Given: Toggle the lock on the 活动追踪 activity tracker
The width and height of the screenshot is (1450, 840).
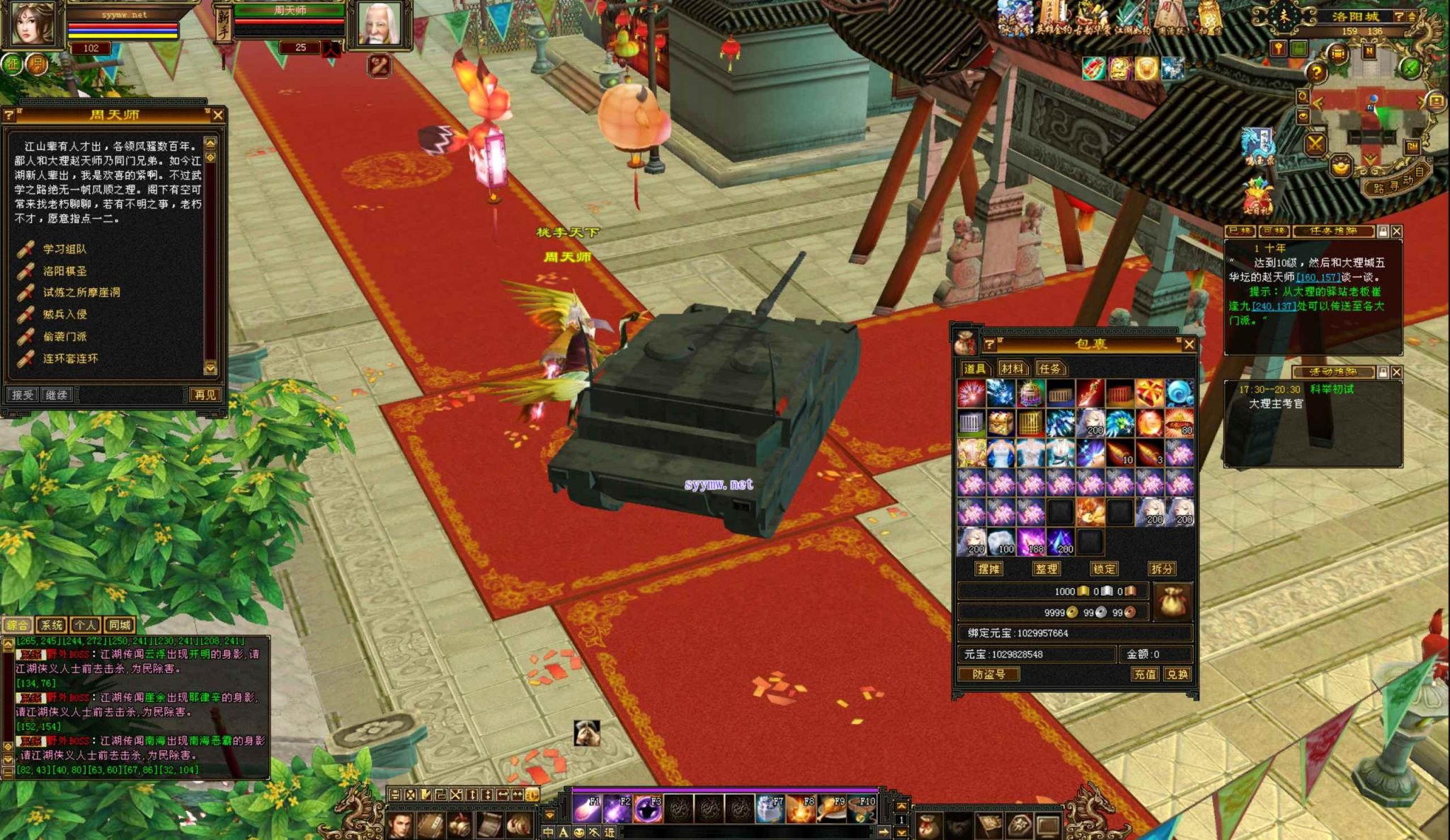Looking at the screenshot, I should coord(1382,372).
